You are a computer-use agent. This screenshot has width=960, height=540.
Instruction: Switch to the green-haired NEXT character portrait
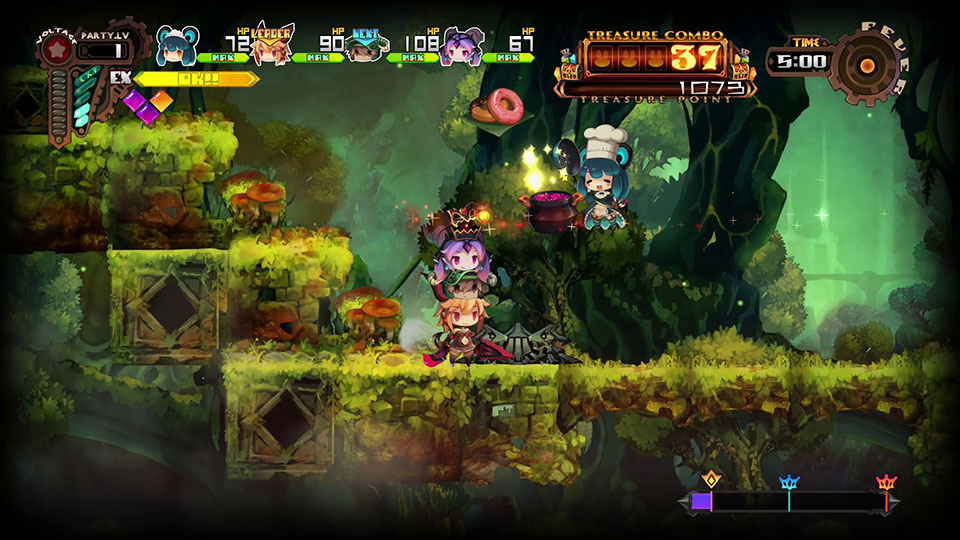point(365,47)
